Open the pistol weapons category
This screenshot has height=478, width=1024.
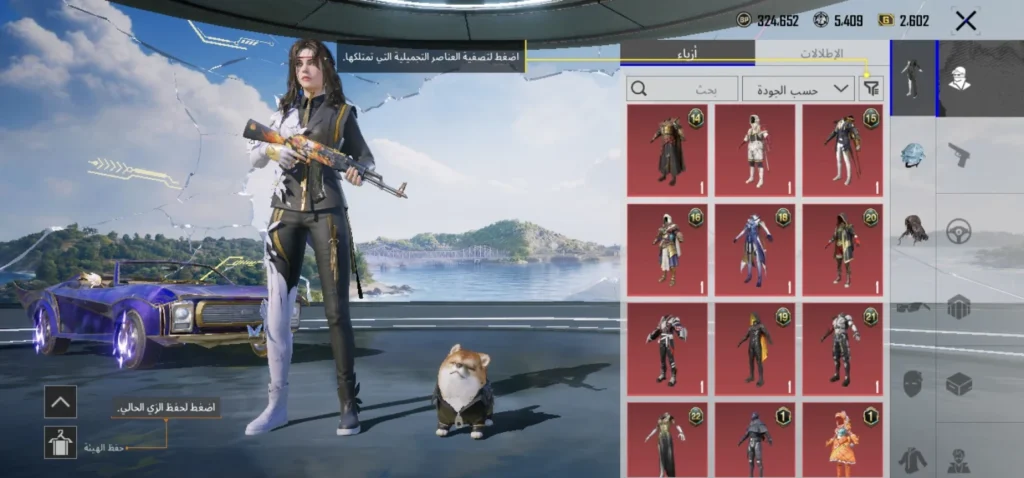(959, 155)
